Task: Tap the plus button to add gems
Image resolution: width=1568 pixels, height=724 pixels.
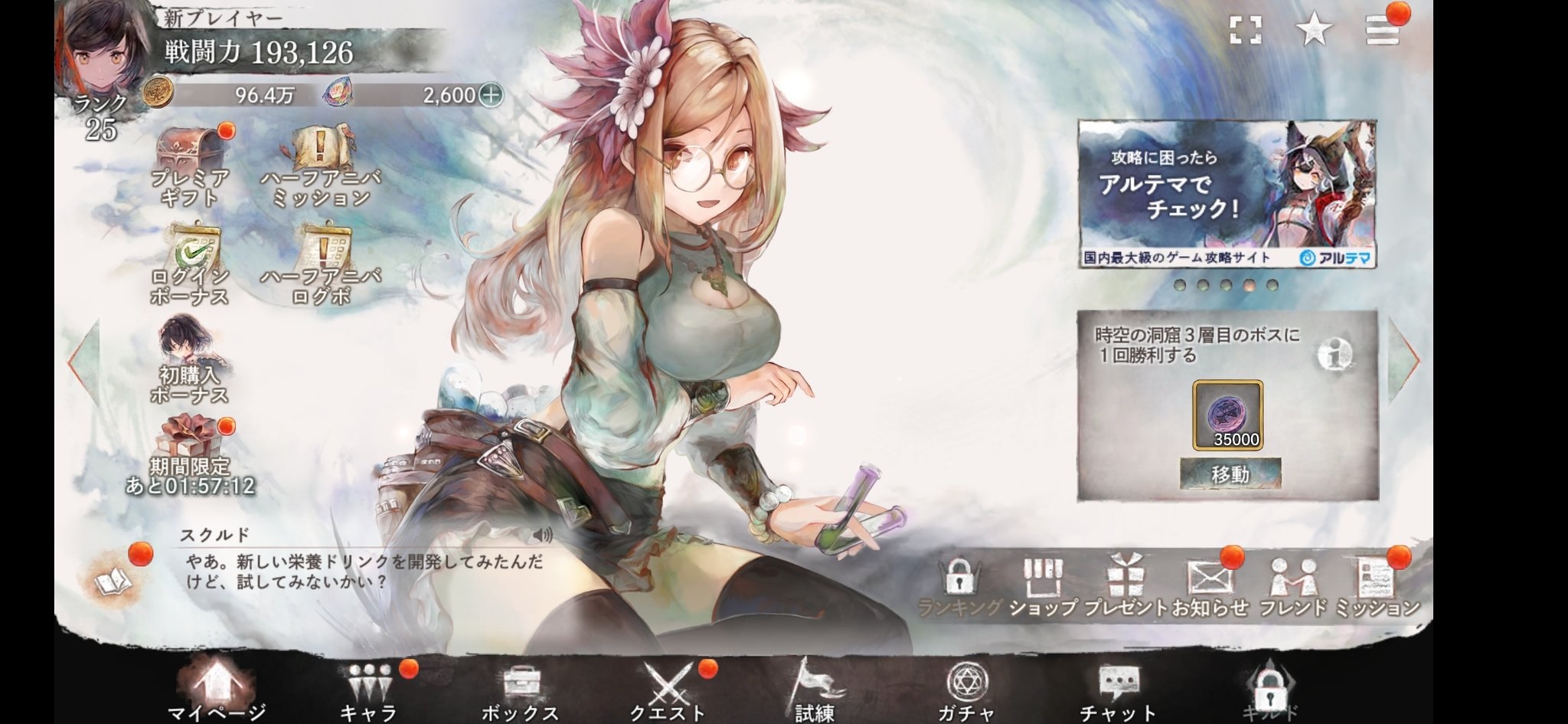Action: pyautogui.click(x=490, y=95)
